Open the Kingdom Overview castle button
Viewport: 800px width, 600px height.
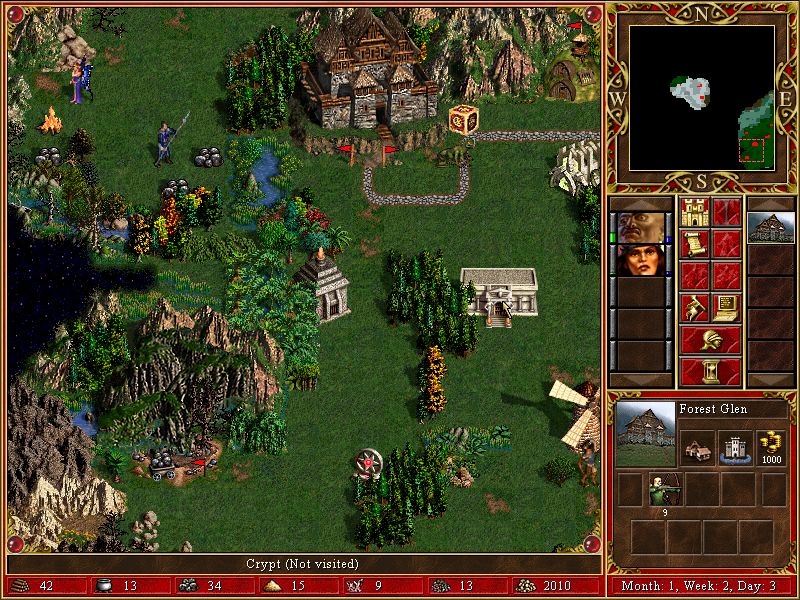point(694,212)
